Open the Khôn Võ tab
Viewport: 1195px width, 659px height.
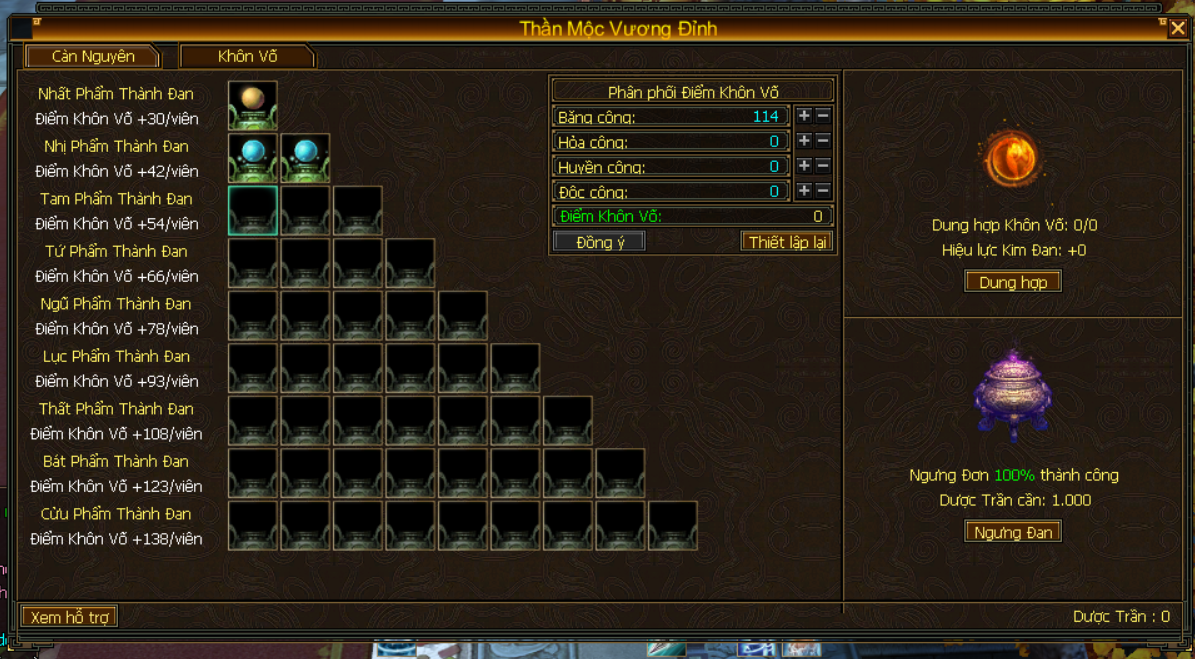pos(247,57)
